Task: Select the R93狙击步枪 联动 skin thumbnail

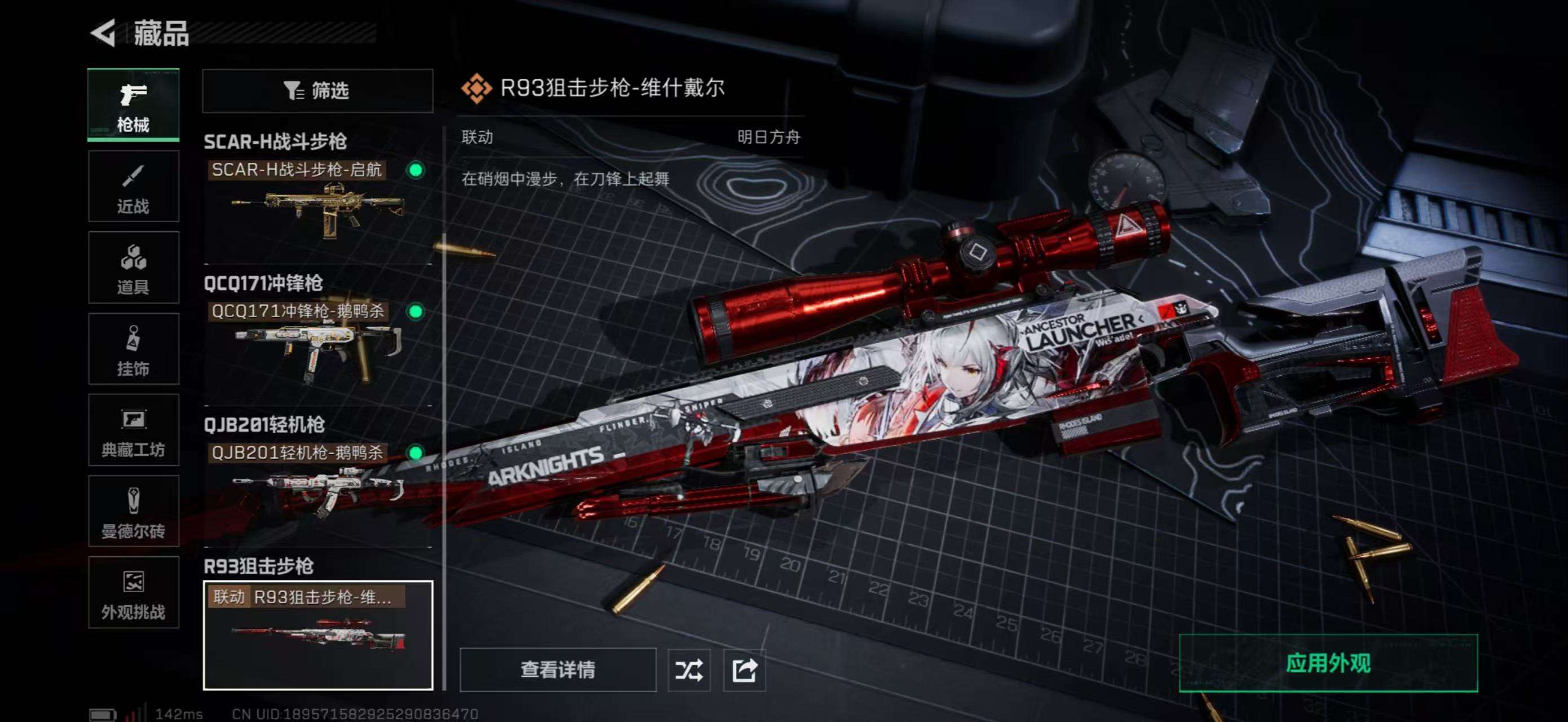Action: pyautogui.click(x=317, y=635)
